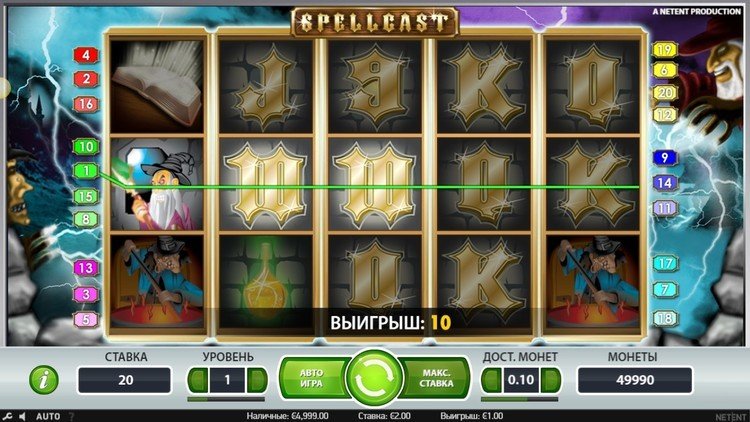
Task: Decrease the УРОВЕНЬ bet level
Action: [197, 380]
